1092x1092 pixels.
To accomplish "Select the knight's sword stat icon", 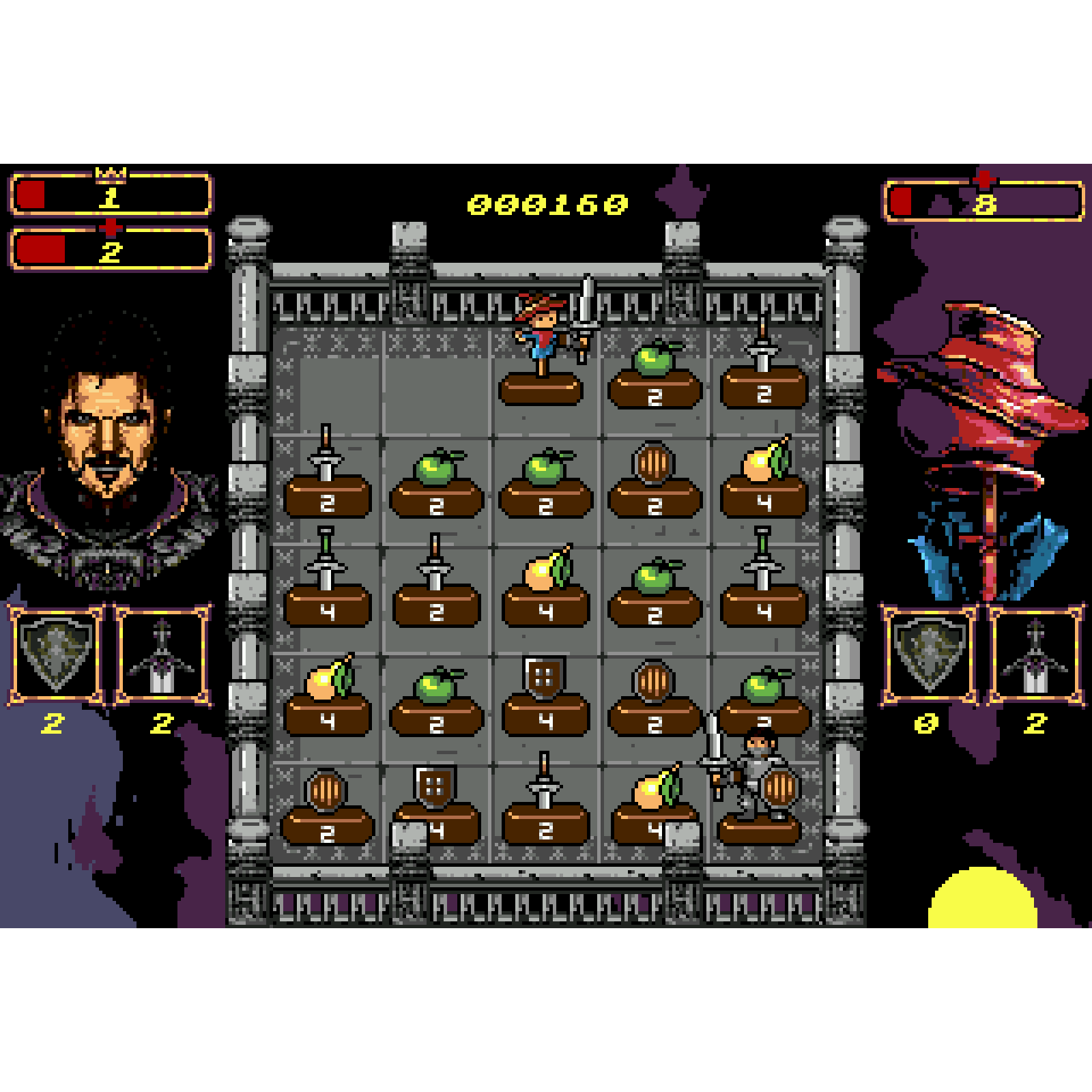I will pyautogui.click(x=162, y=655).
